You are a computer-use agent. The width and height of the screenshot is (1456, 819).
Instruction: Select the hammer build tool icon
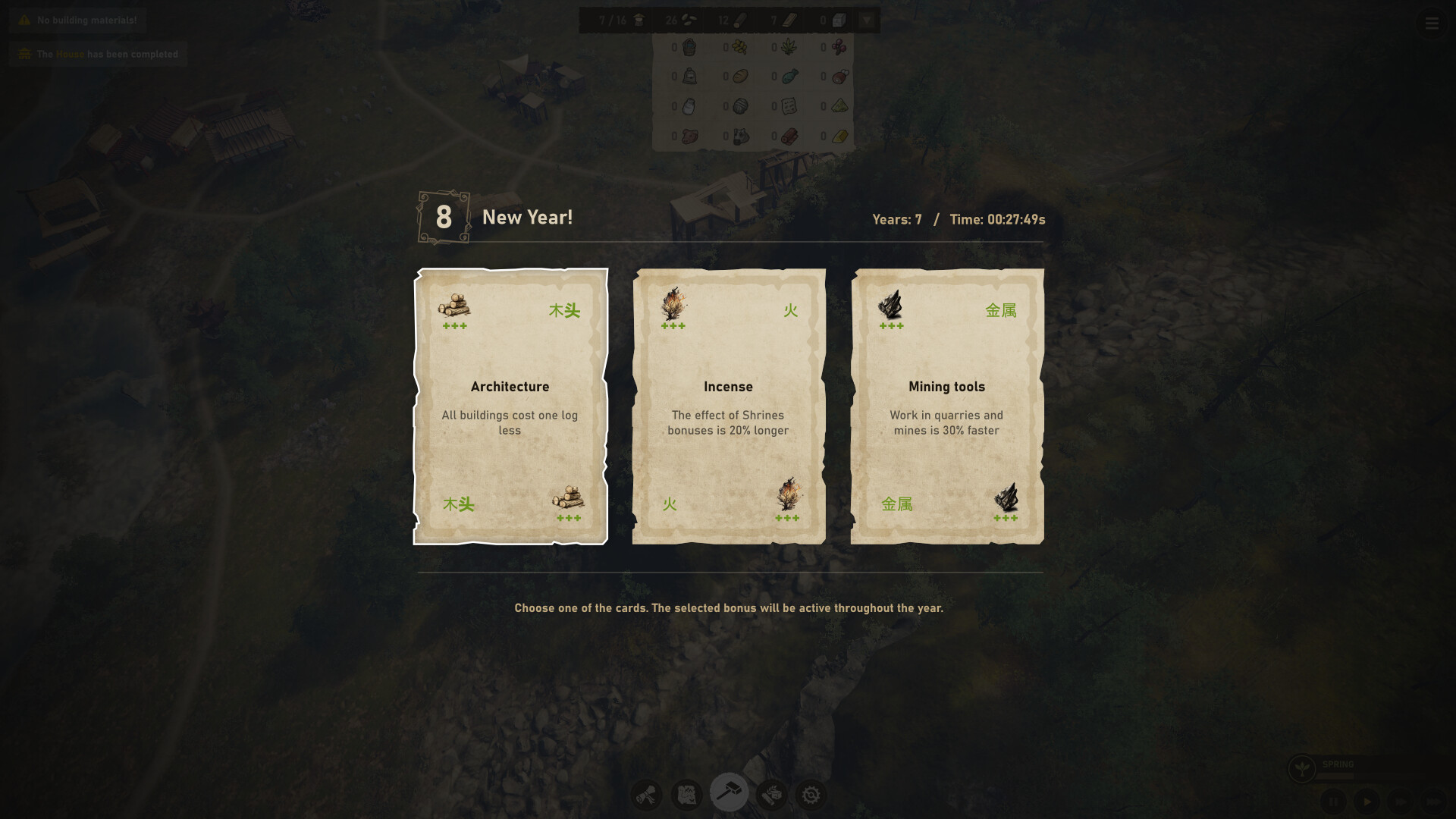pyautogui.click(x=729, y=792)
